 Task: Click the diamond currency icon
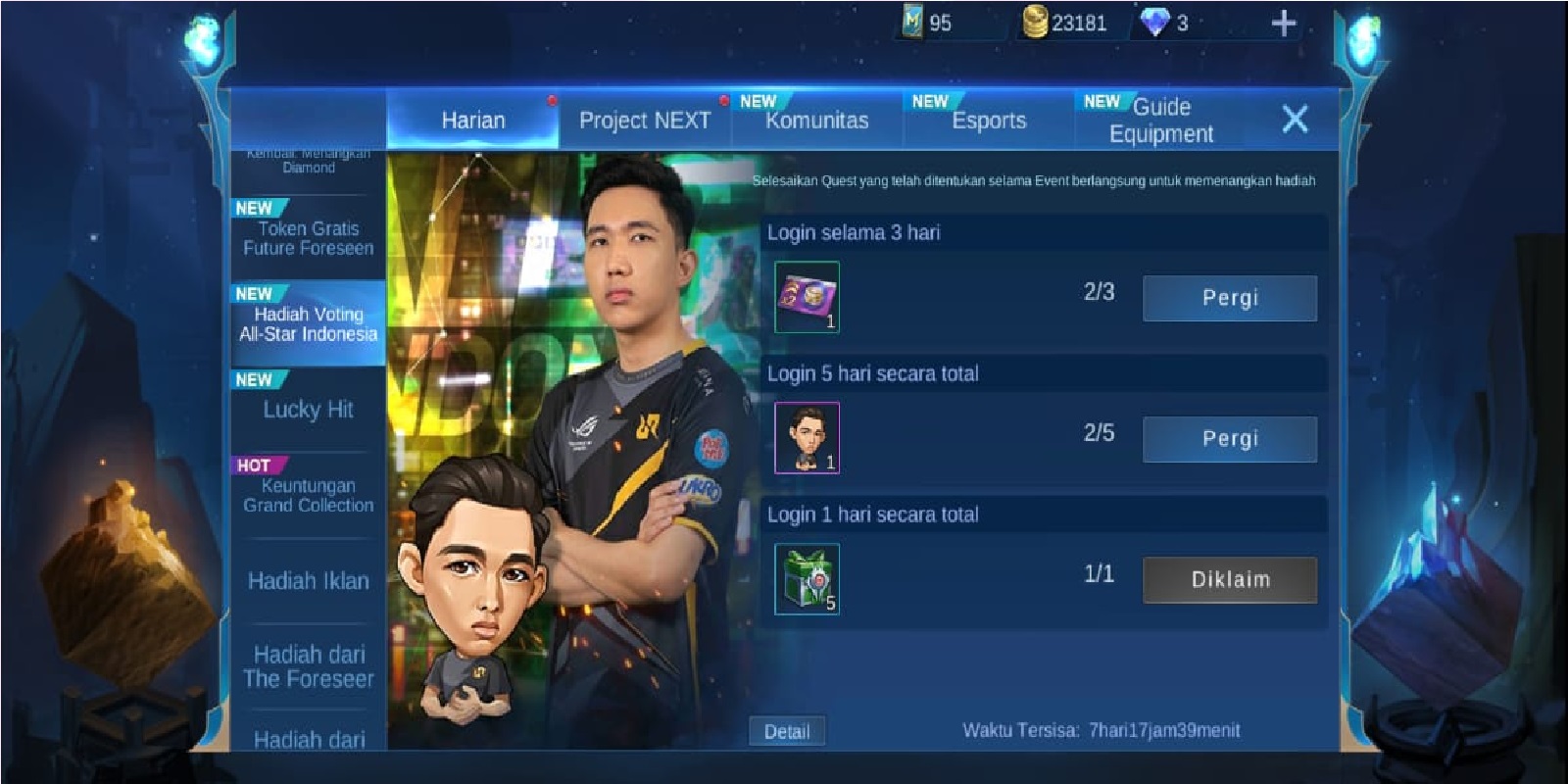point(1156,20)
